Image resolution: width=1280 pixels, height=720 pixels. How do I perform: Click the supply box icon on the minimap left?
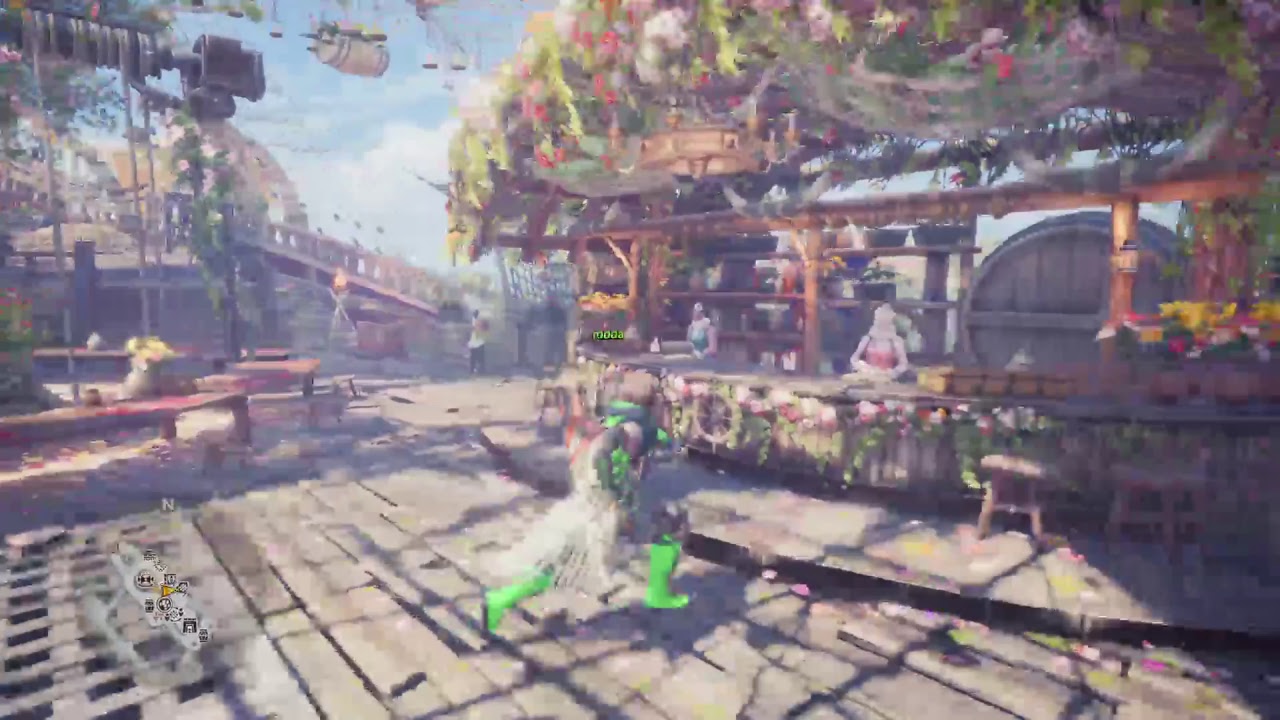(x=149, y=604)
